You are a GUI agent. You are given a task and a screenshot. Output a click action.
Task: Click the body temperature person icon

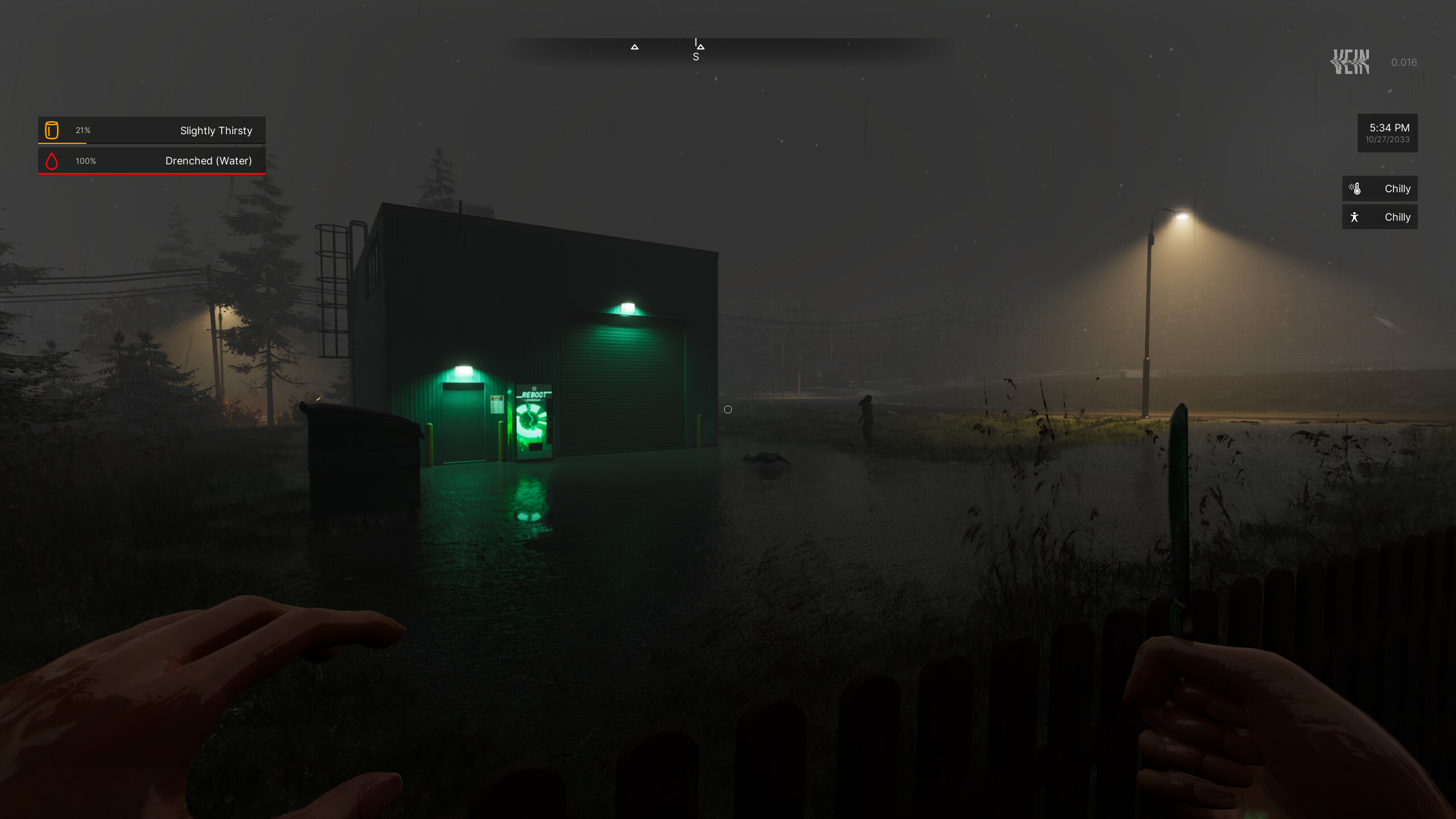1355,217
